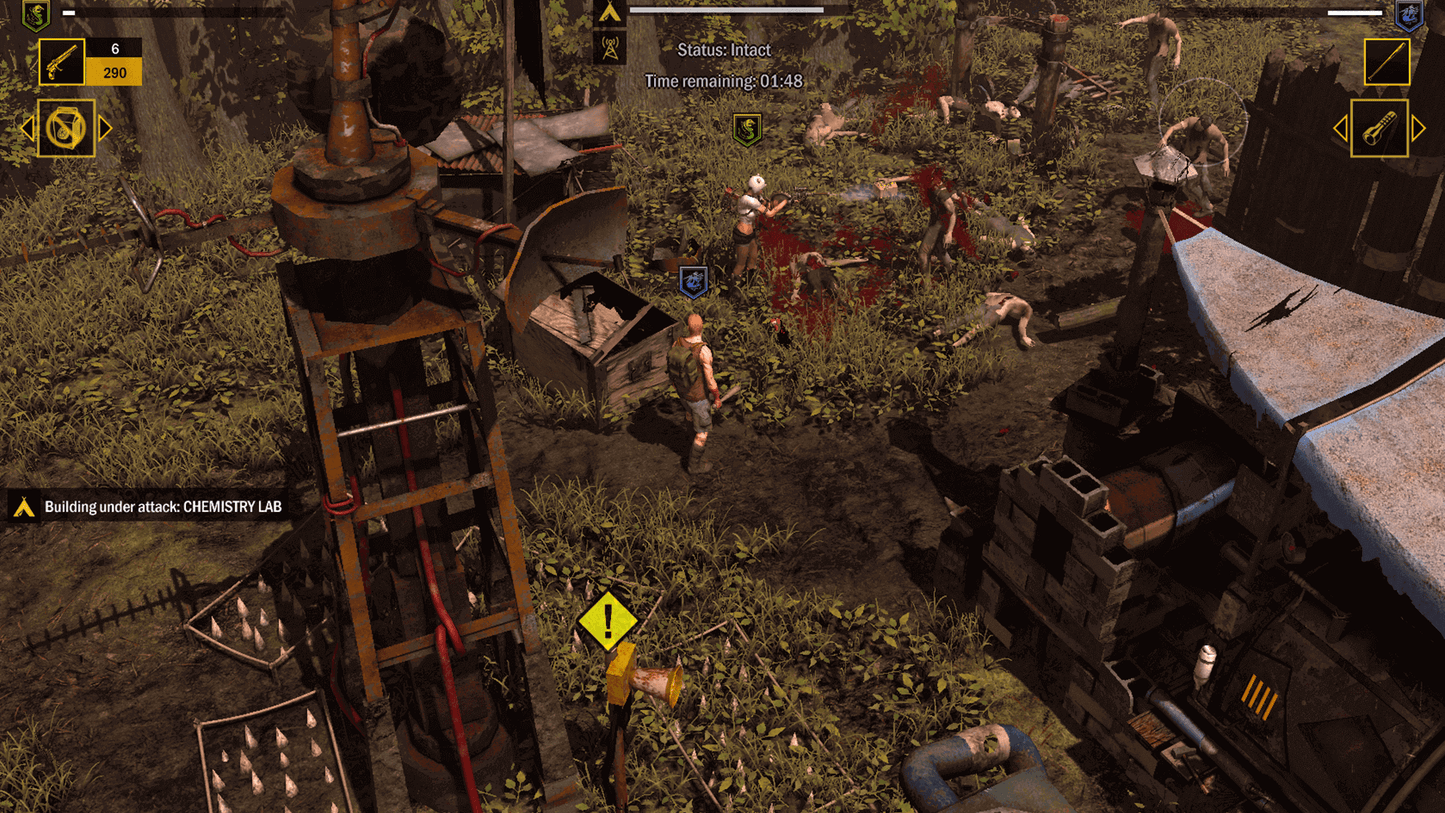Viewport: 1445px width, 813px height.
Task: Click the blue emblem above the crate character
Action: [x=694, y=281]
